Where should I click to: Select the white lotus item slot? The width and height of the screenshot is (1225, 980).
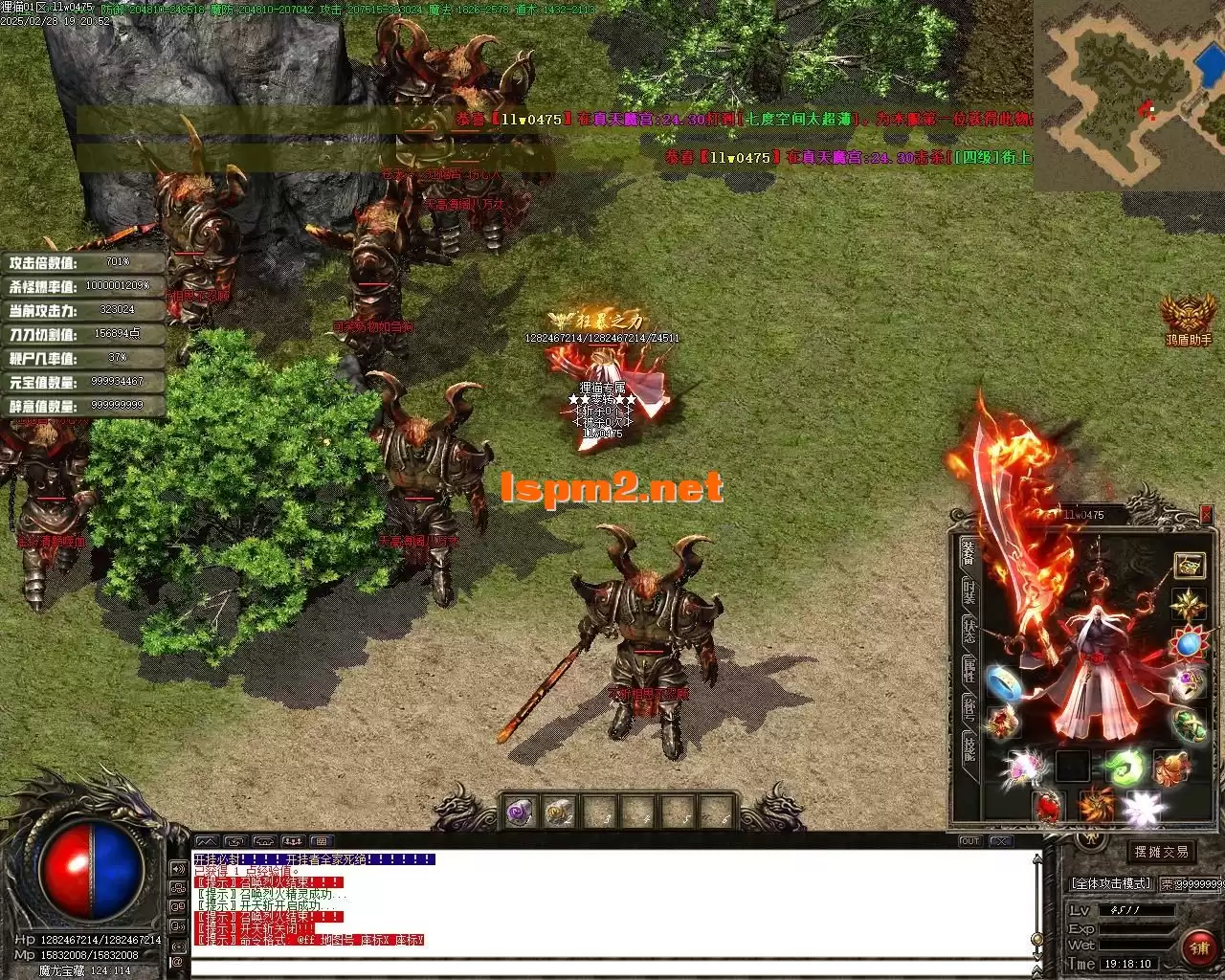coord(1141,809)
